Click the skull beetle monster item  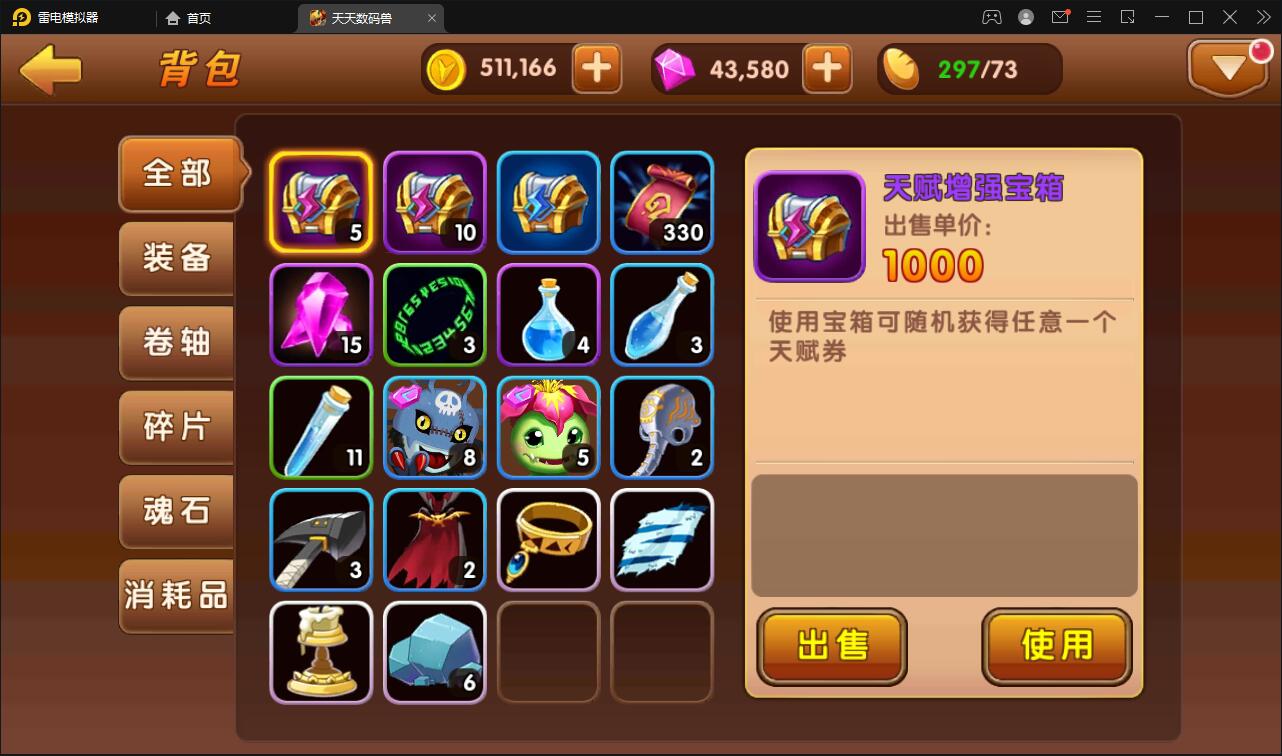tap(434, 428)
